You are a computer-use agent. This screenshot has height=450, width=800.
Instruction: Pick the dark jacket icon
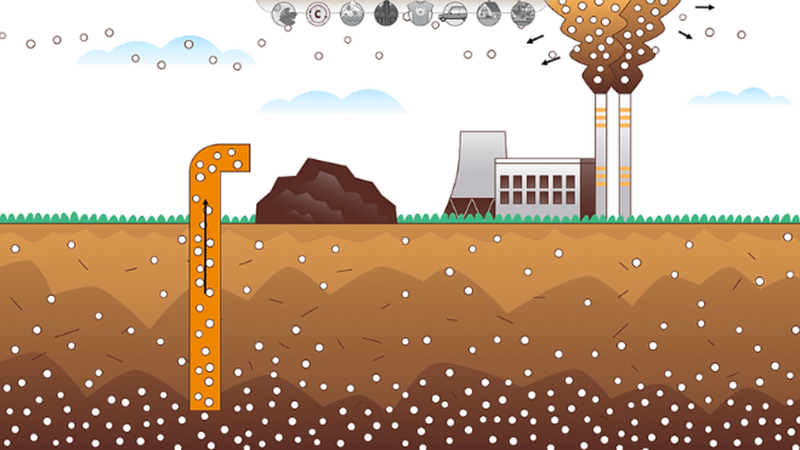point(386,13)
